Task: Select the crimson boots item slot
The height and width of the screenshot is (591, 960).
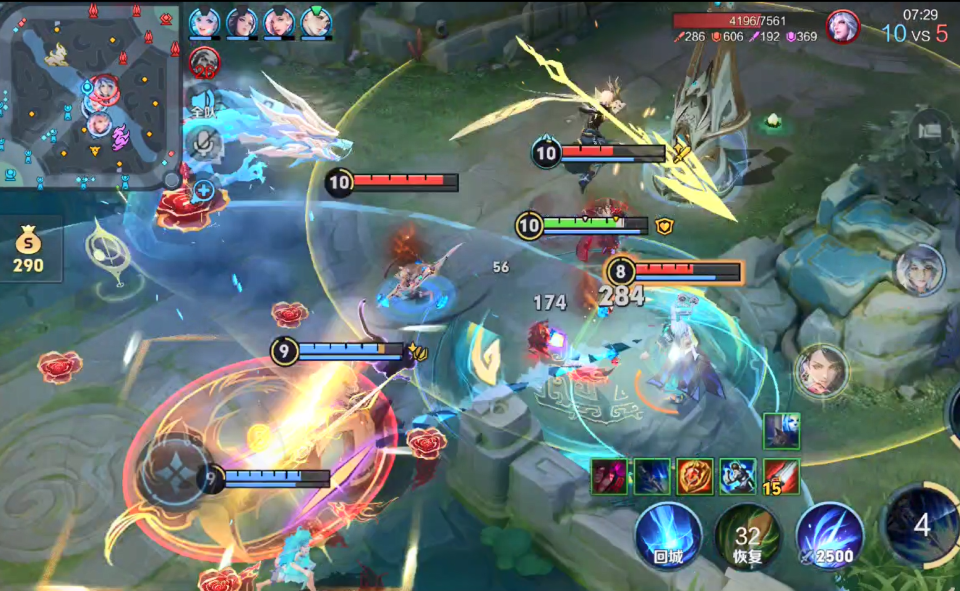Action: (x=608, y=476)
